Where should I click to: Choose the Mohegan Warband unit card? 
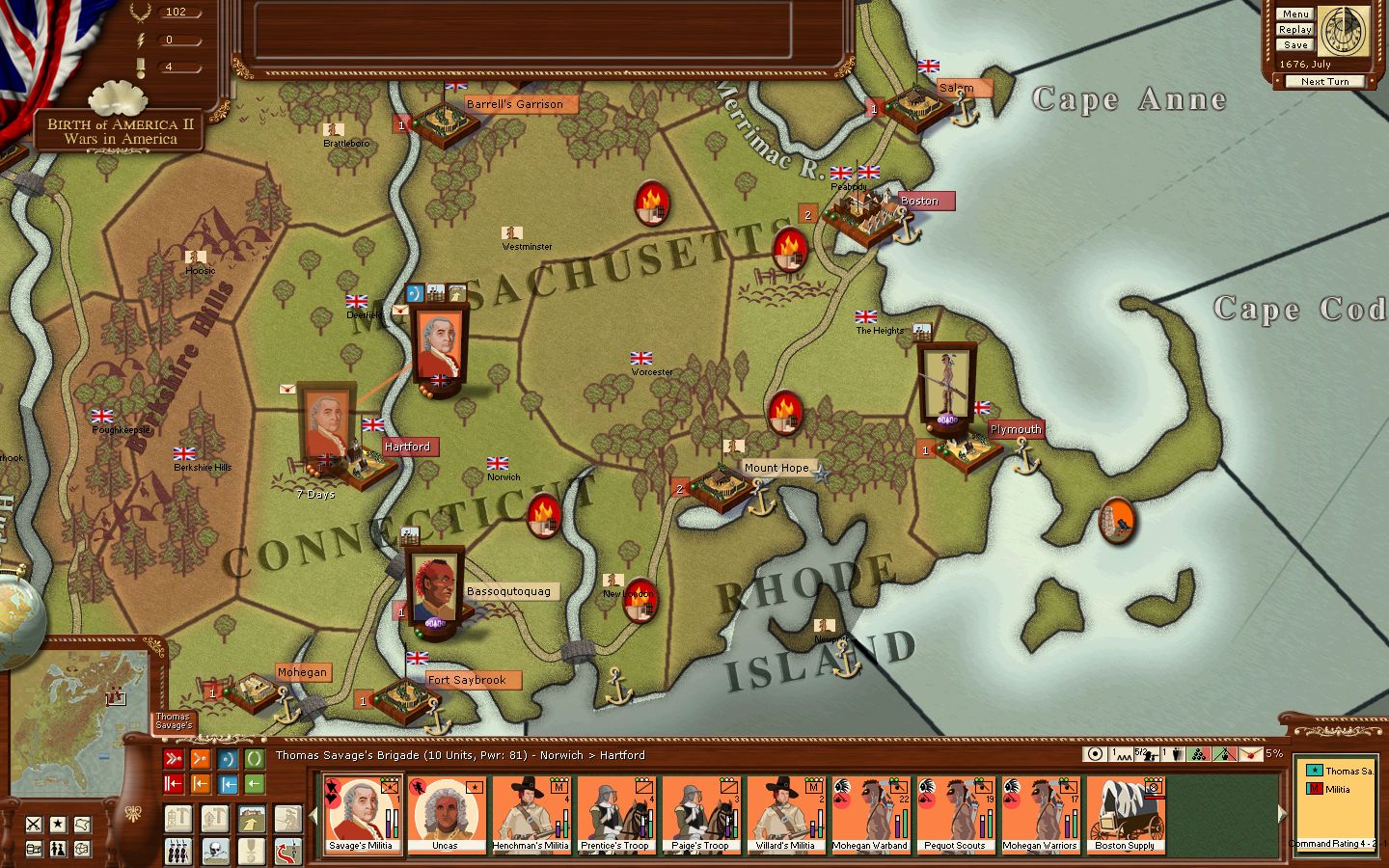tap(870, 815)
